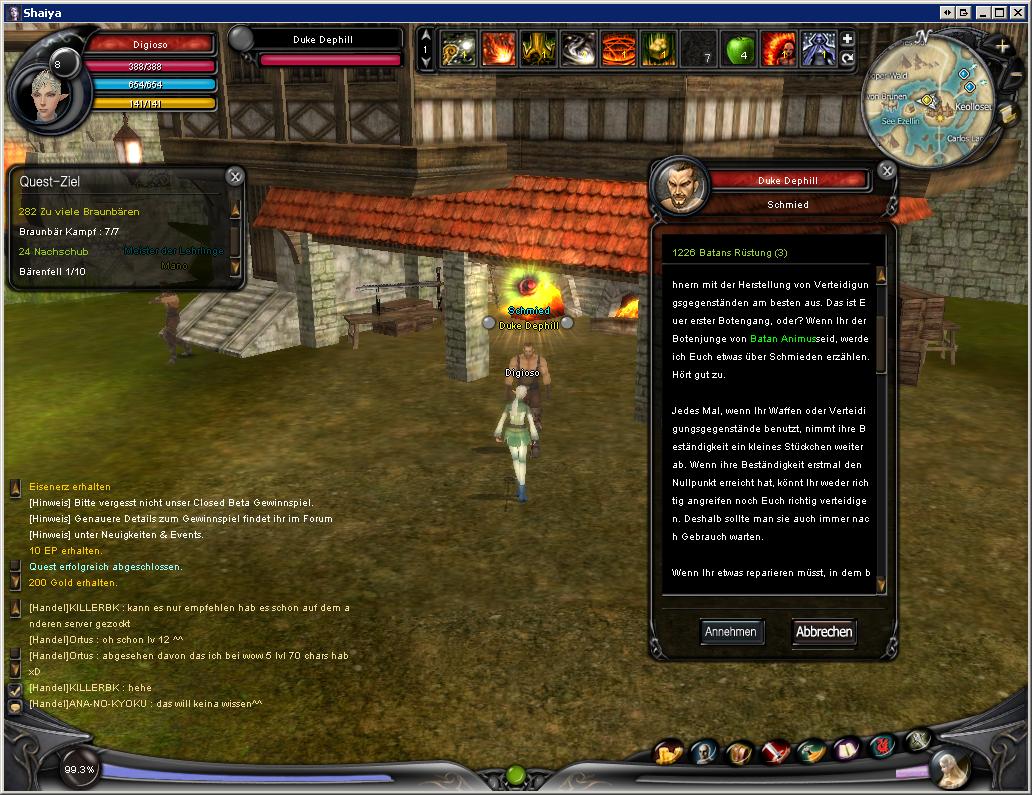Screen dimensions: 1032x795
Task: Click the sword and red shield icon
Action: click(x=775, y=752)
